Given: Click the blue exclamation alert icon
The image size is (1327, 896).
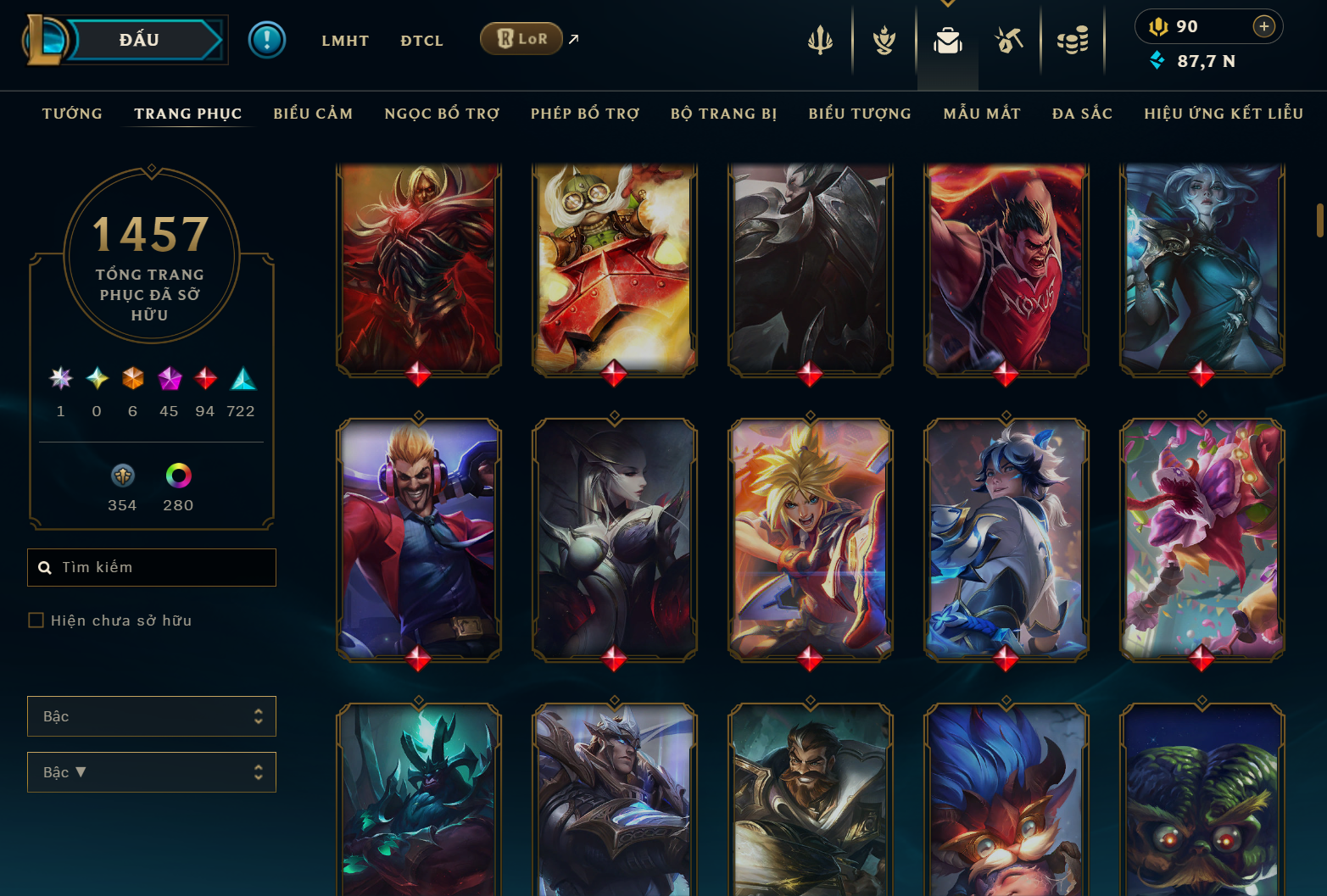Looking at the screenshot, I should (267, 40).
